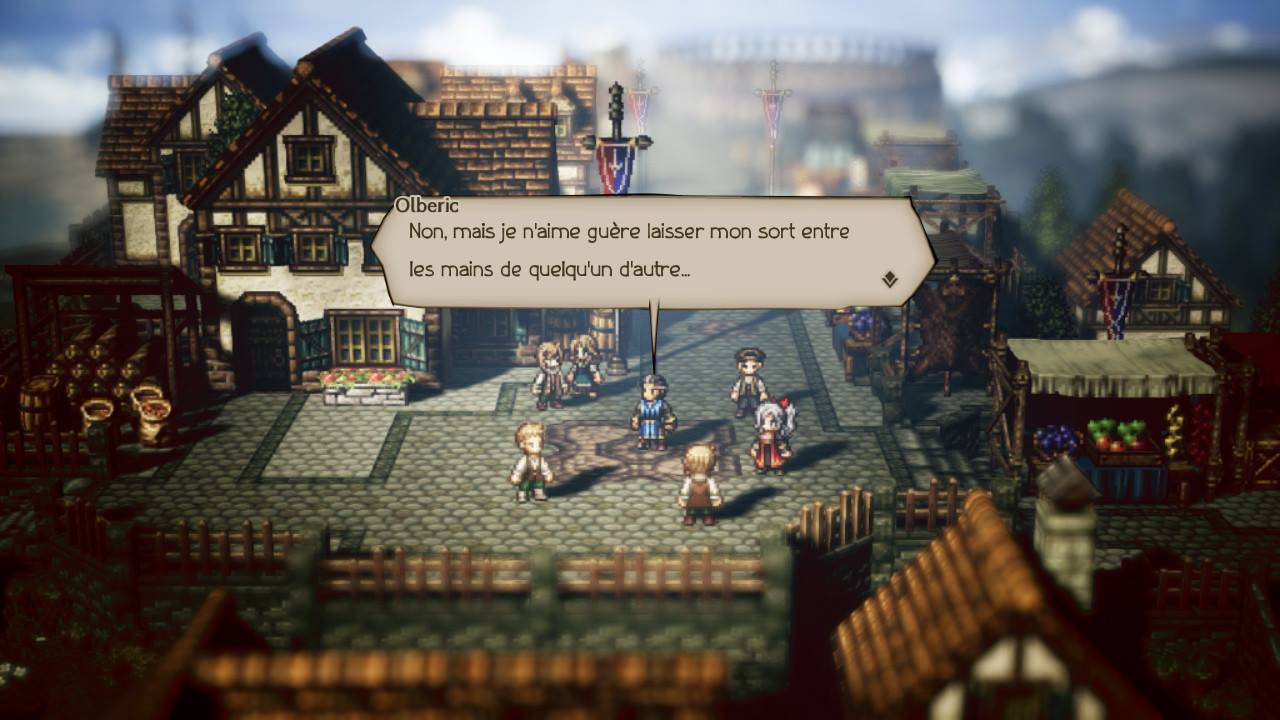Select the boy NPC standing on the left path
The width and height of the screenshot is (1280, 720).
[x=531, y=460]
